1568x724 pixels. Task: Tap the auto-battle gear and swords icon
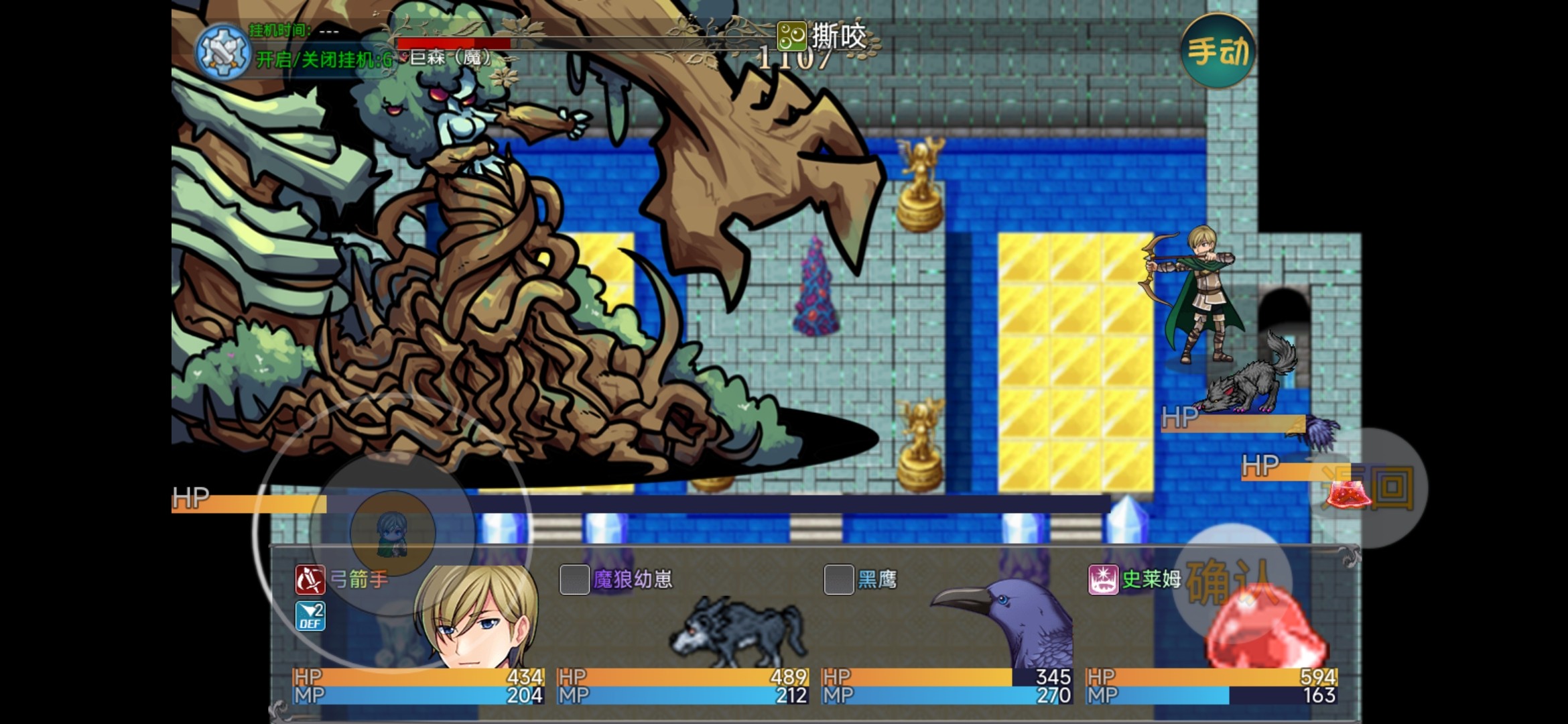click(x=223, y=52)
